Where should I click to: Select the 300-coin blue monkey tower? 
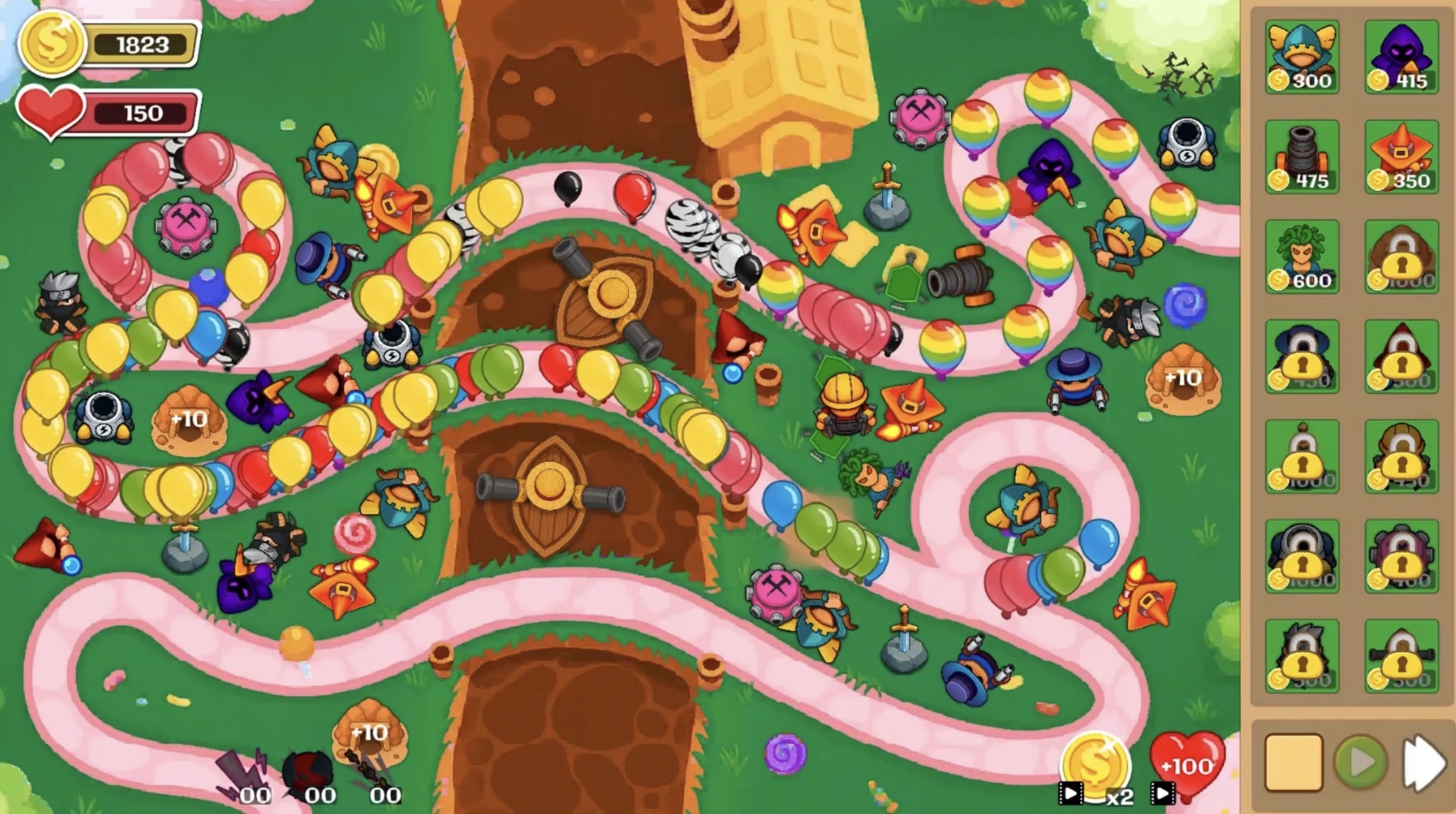1302,57
